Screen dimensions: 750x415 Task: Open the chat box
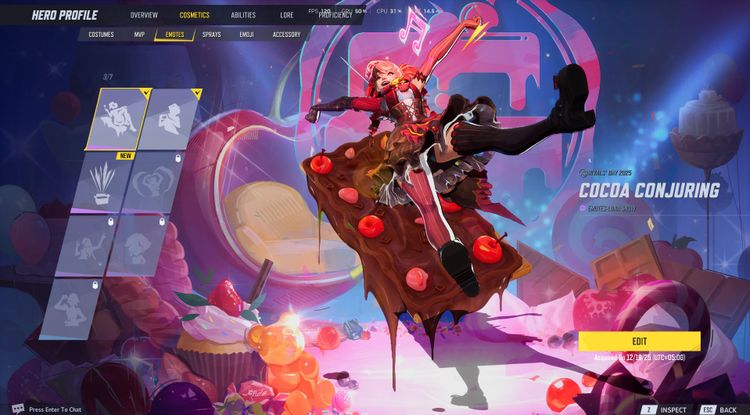click(50, 409)
